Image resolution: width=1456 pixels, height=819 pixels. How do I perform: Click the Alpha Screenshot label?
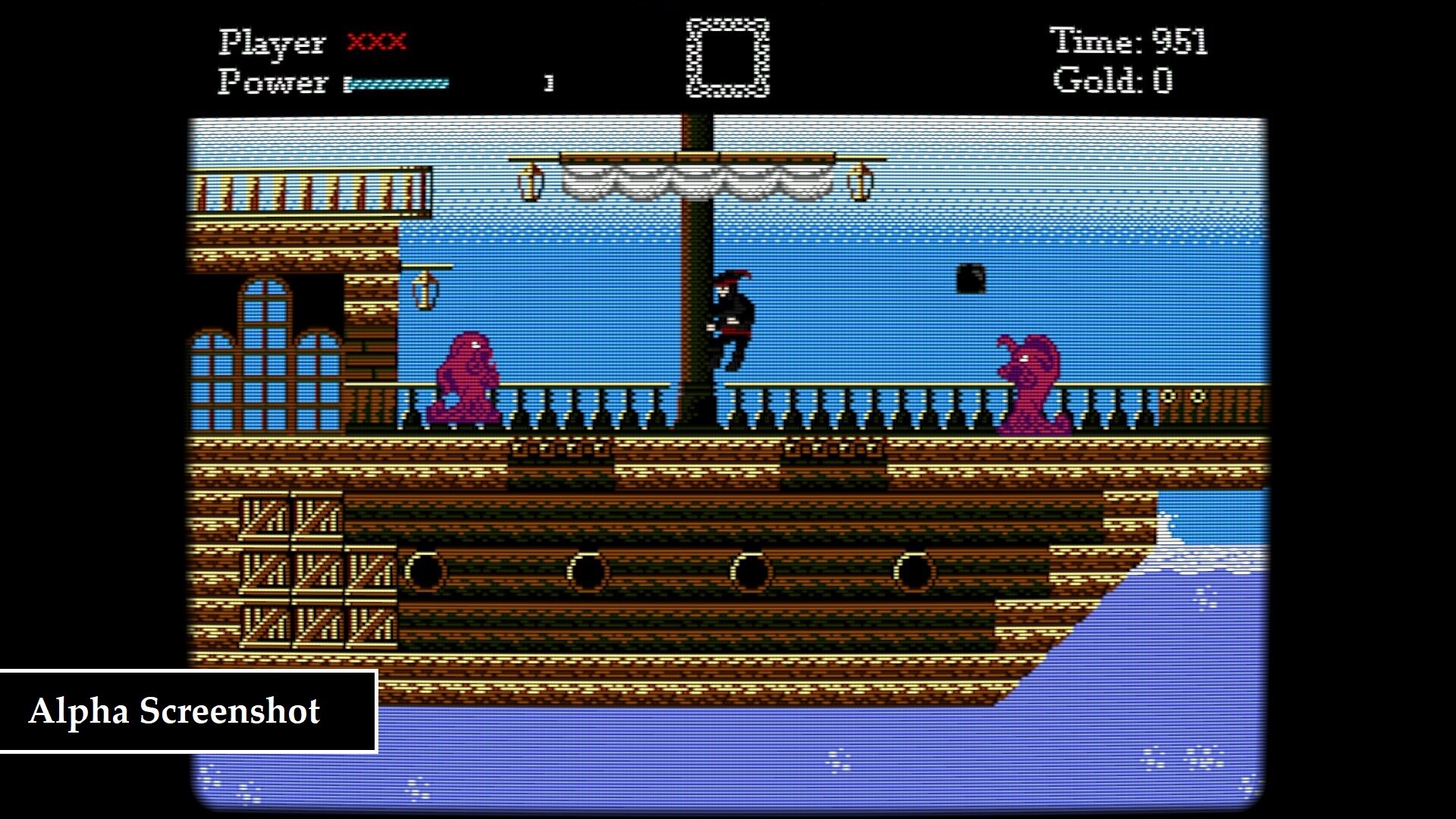[x=176, y=713]
